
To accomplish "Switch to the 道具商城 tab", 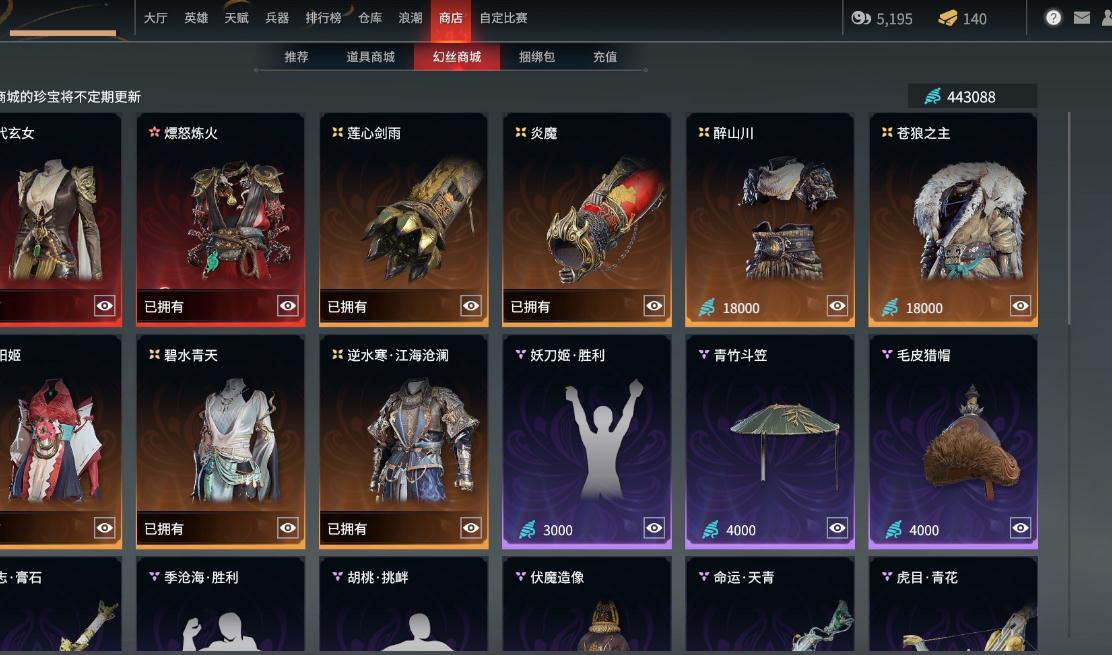I will 370,57.
